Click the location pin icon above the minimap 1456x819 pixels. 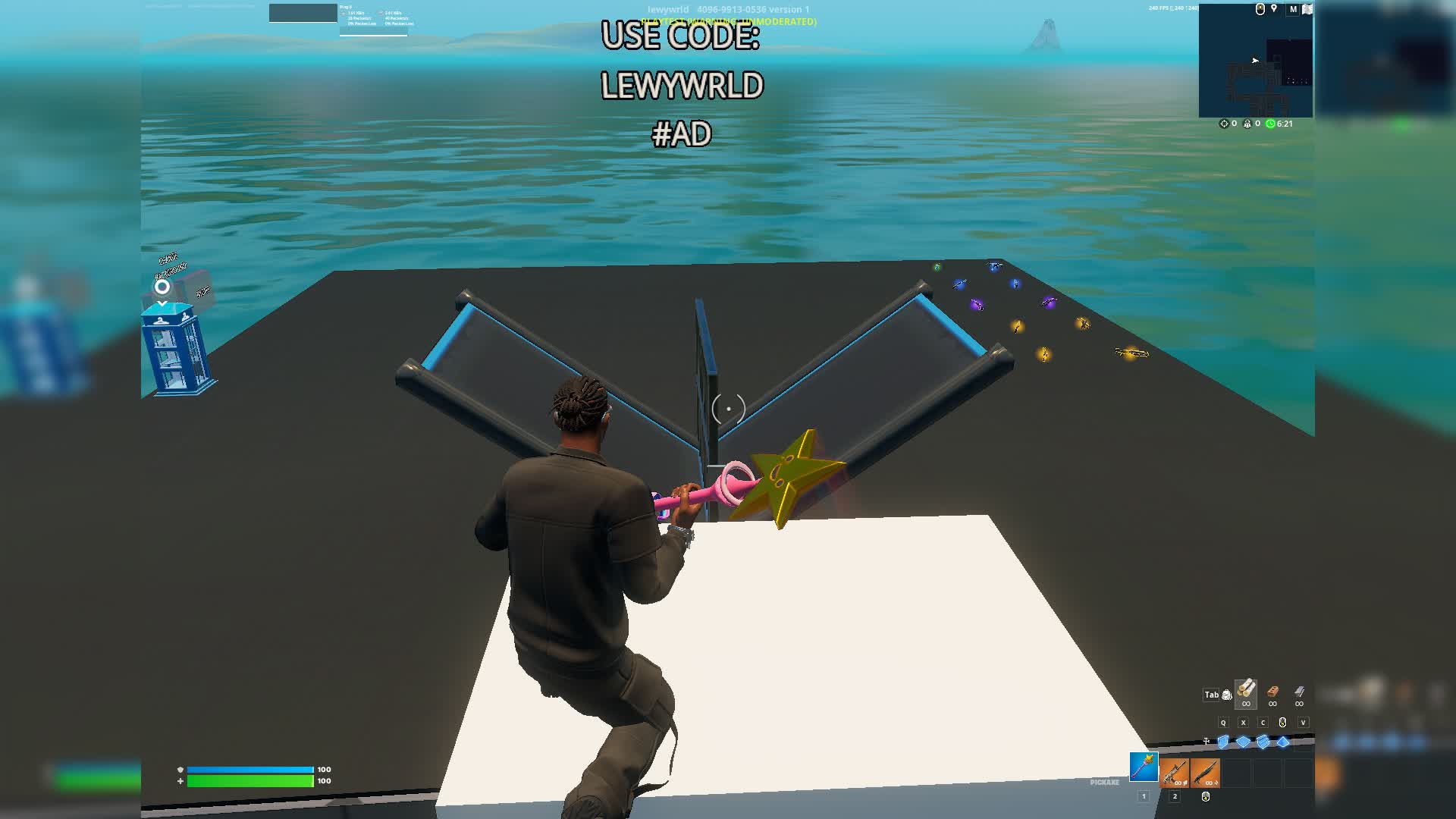[x=1274, y=8]
